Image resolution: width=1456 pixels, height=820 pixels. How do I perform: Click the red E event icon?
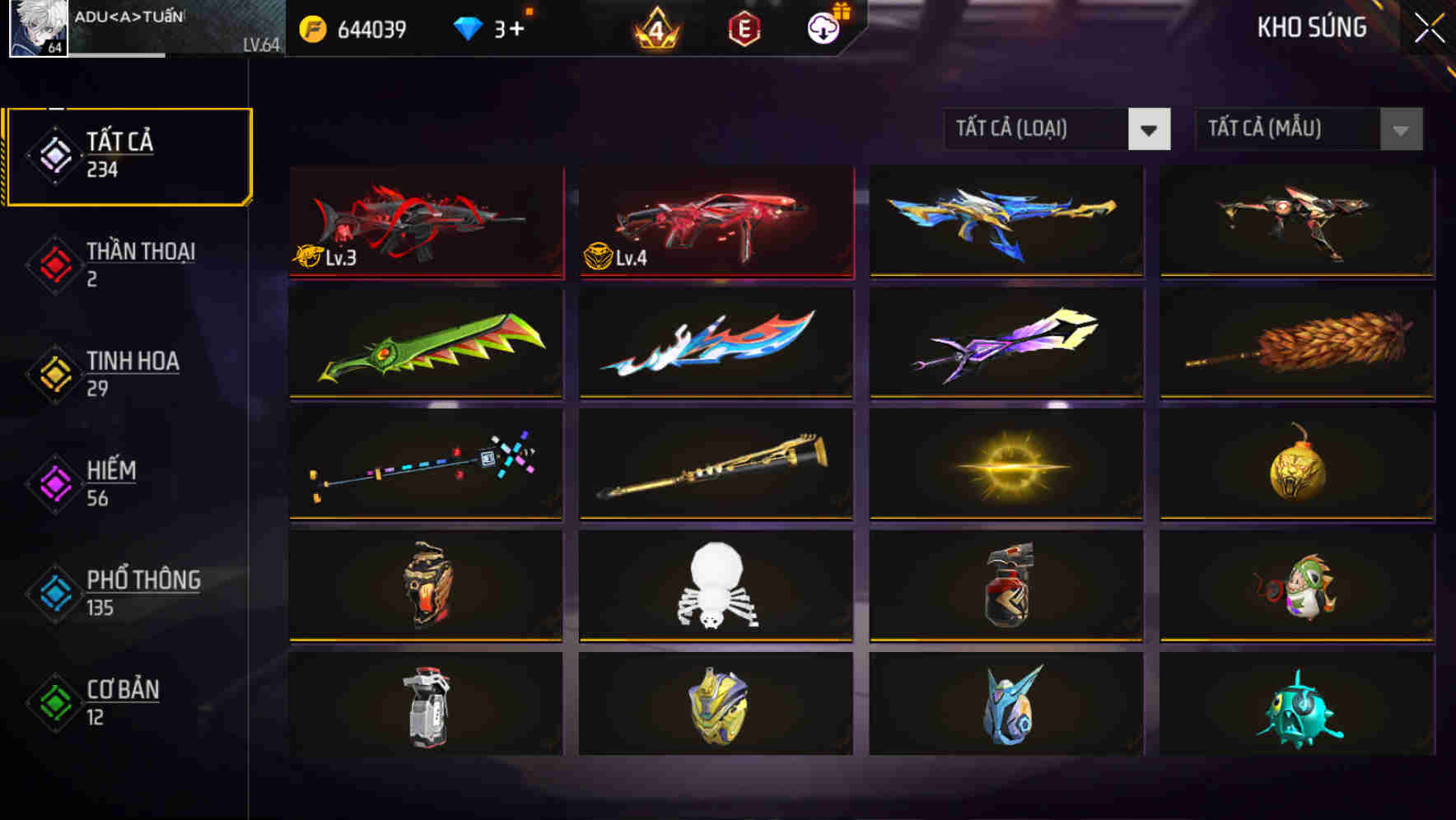pyautogui.click(x=744, y=27)
